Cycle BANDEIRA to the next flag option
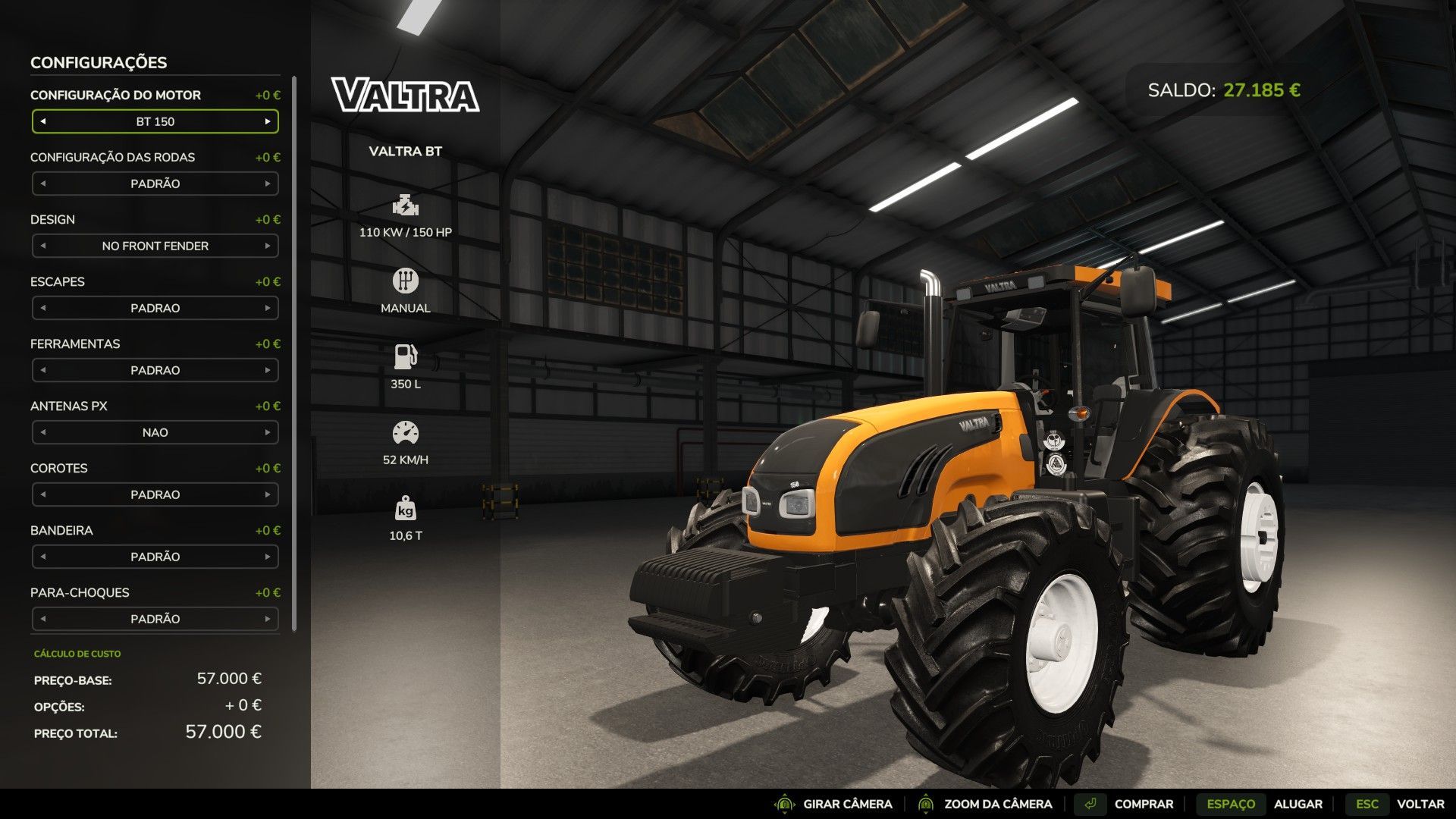 tap(268, 557)
